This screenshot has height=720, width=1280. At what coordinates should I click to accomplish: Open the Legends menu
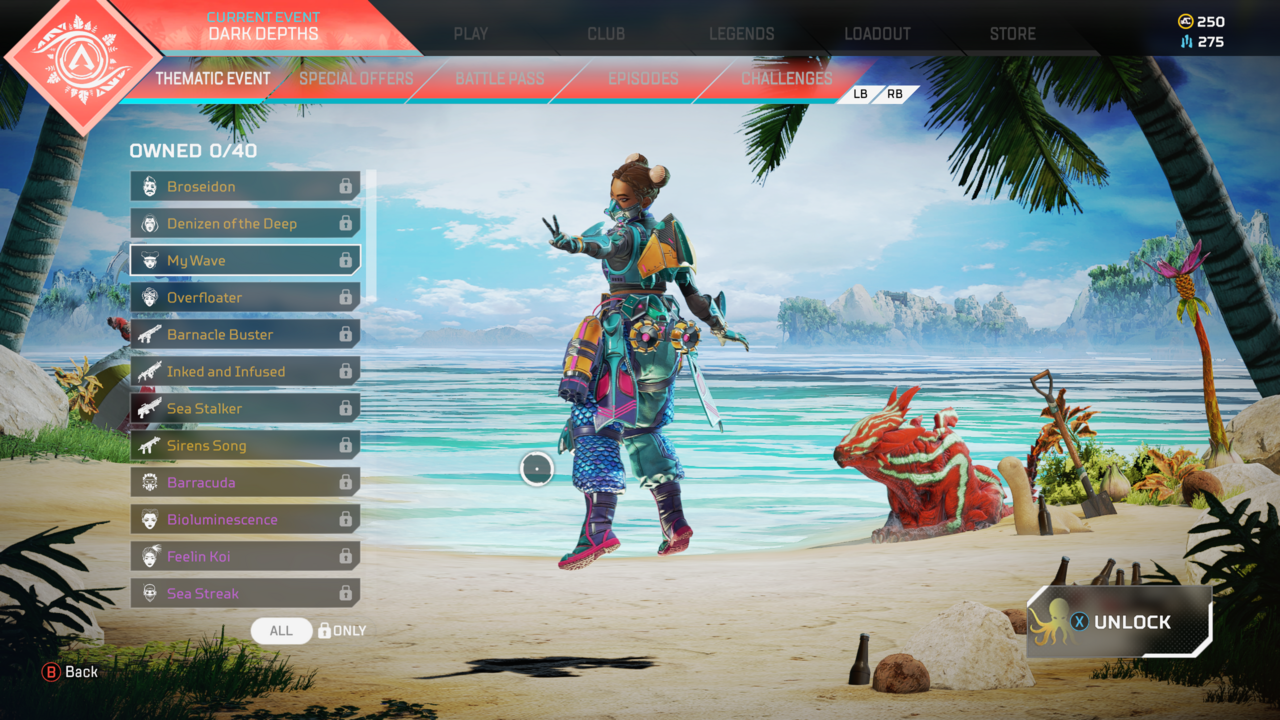pos(741,34)
